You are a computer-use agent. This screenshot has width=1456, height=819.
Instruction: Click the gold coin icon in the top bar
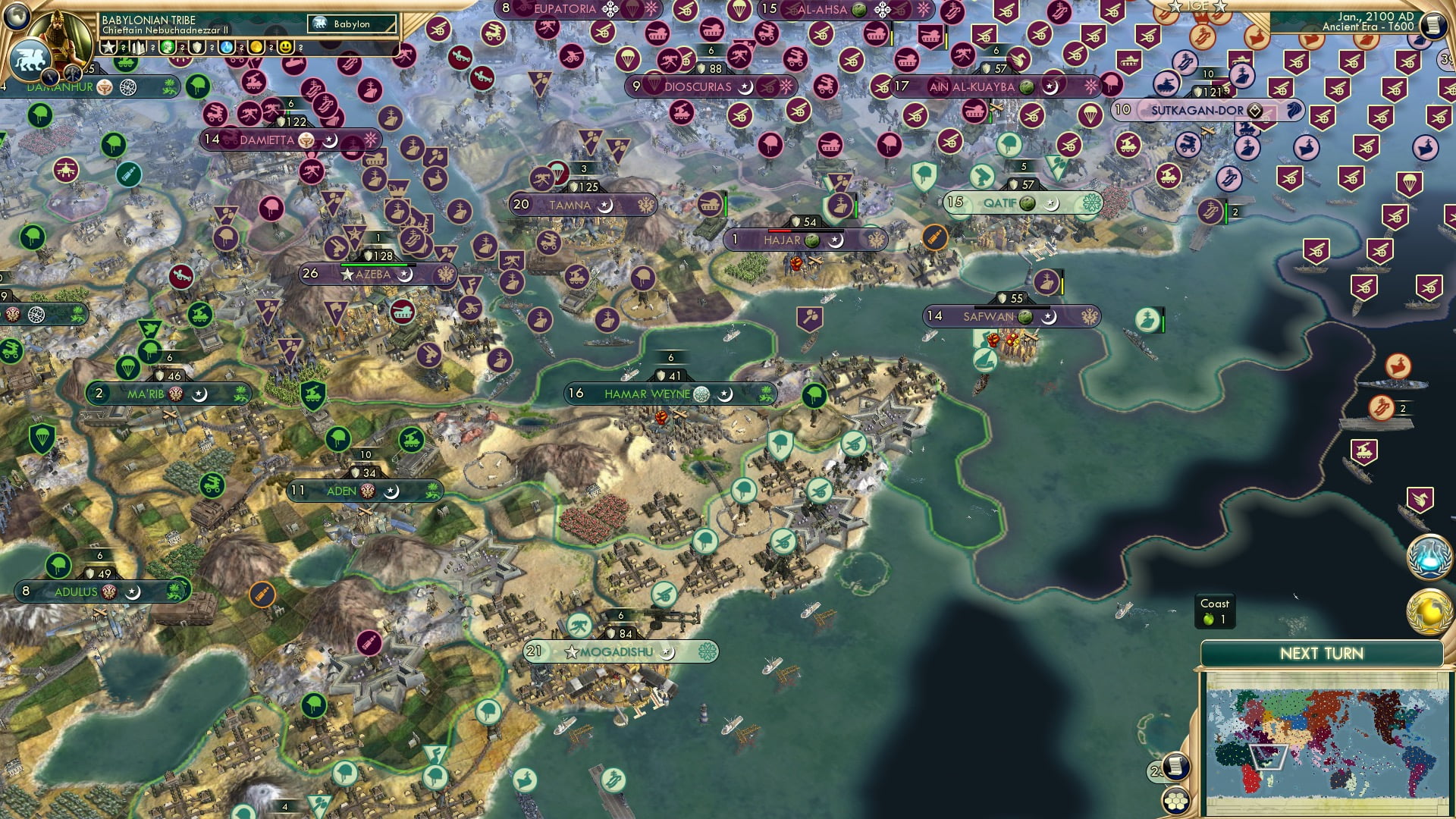[258, 47]
